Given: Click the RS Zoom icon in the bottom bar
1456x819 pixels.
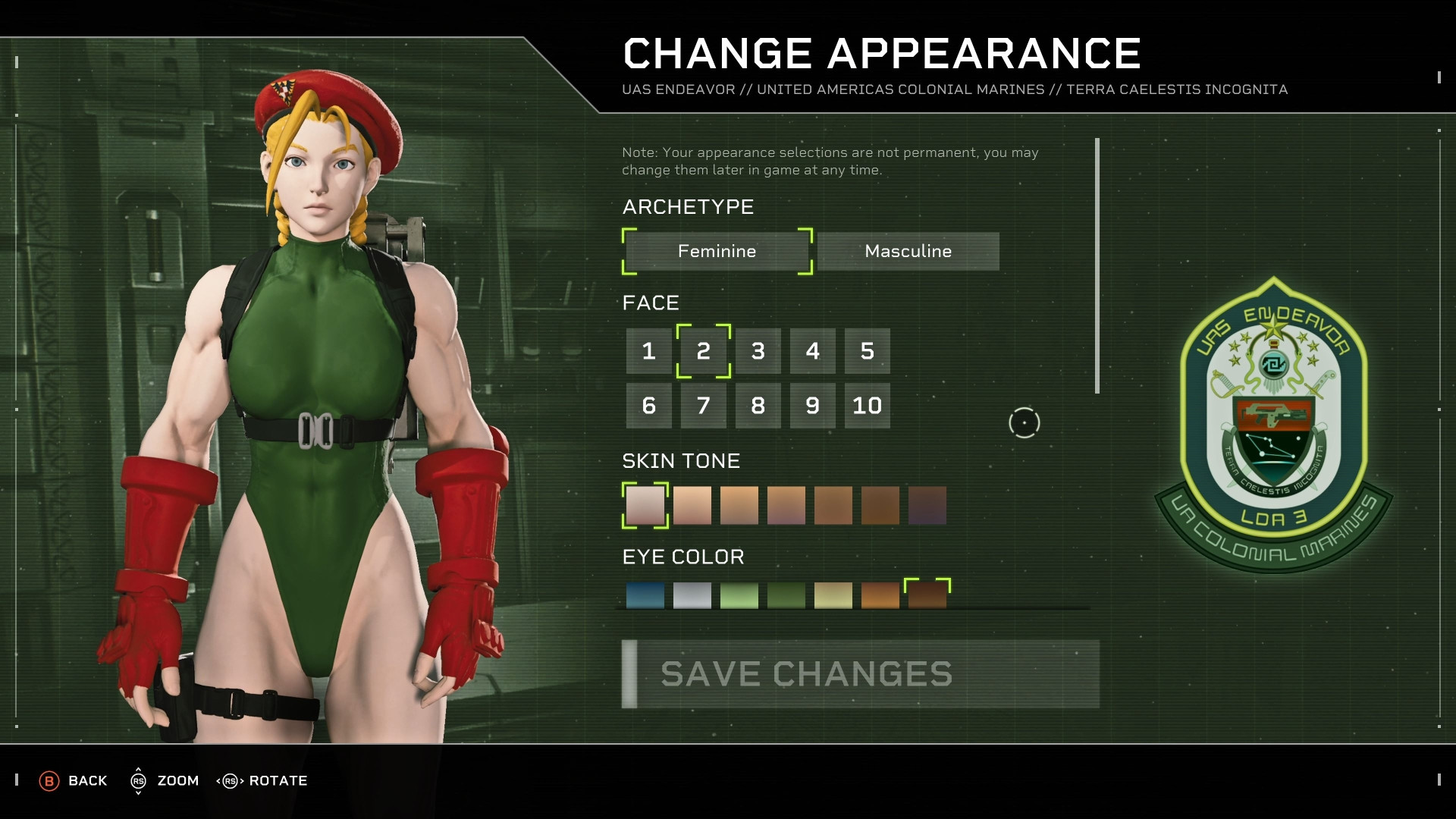Looking at the screenshot, I should [139, 780].
